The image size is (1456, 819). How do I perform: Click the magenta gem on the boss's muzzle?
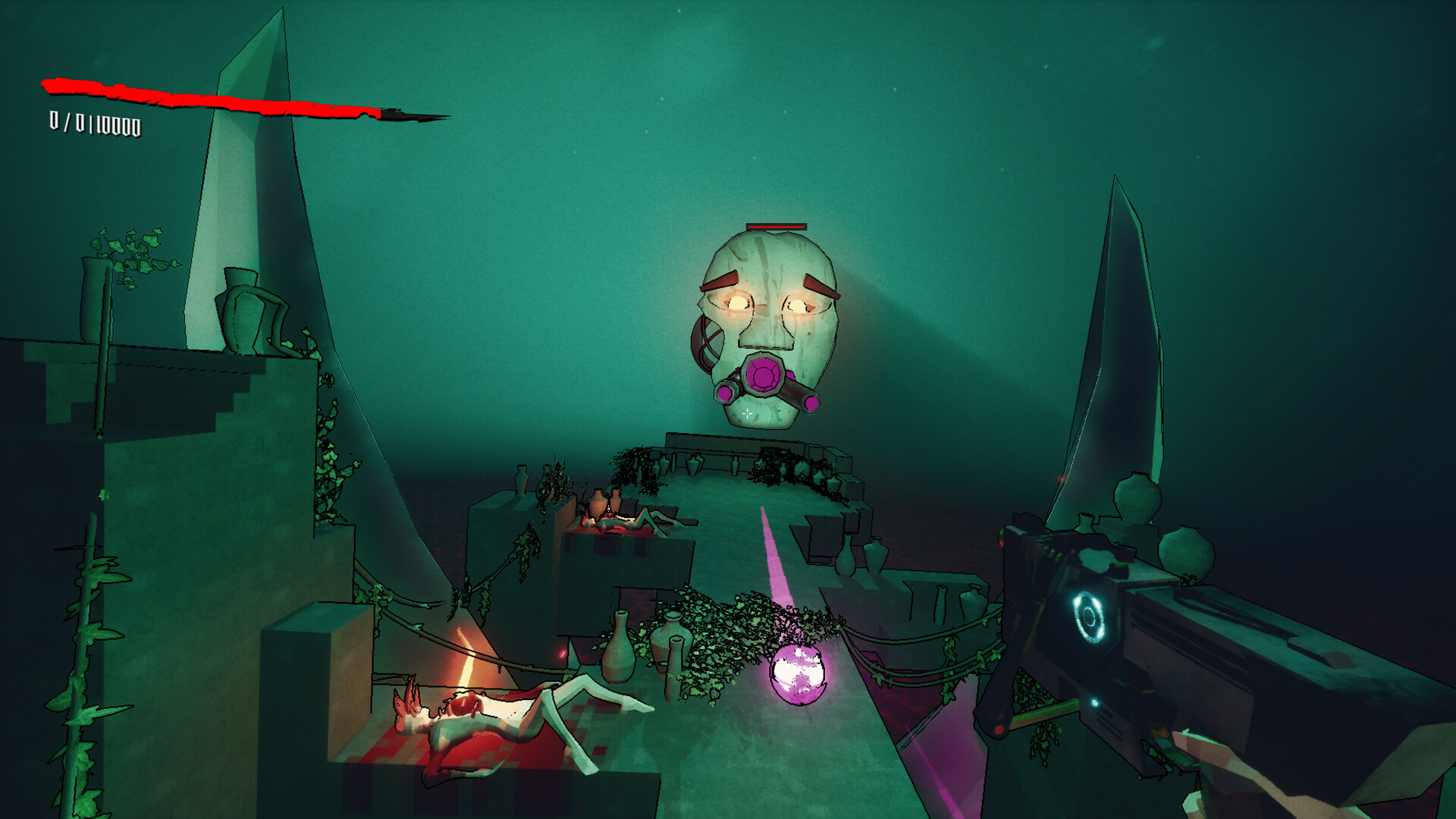click(763, 375)
